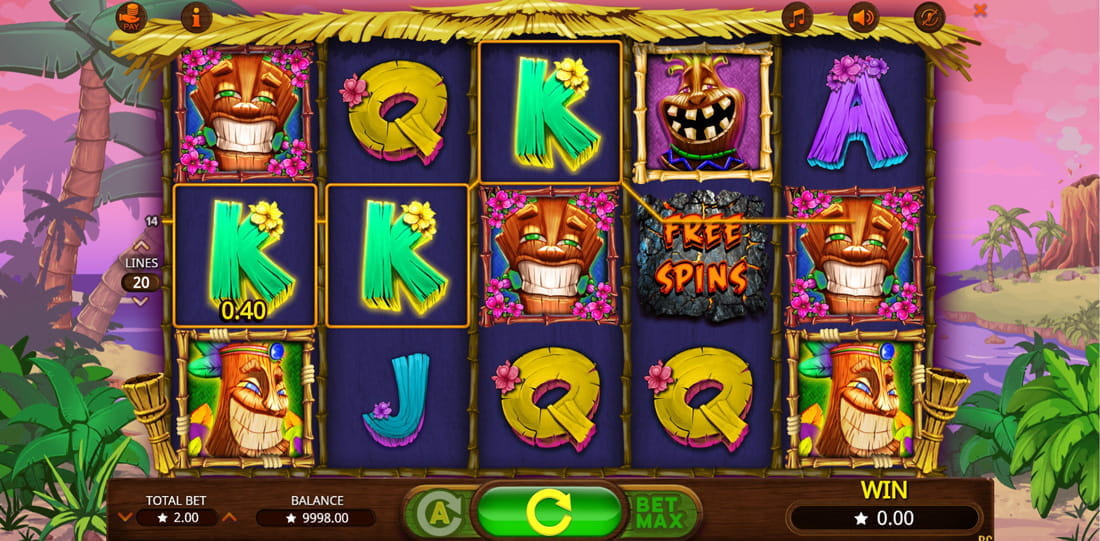
Task: Decrease the number of lines with down arrow
Action: [141, 300]
